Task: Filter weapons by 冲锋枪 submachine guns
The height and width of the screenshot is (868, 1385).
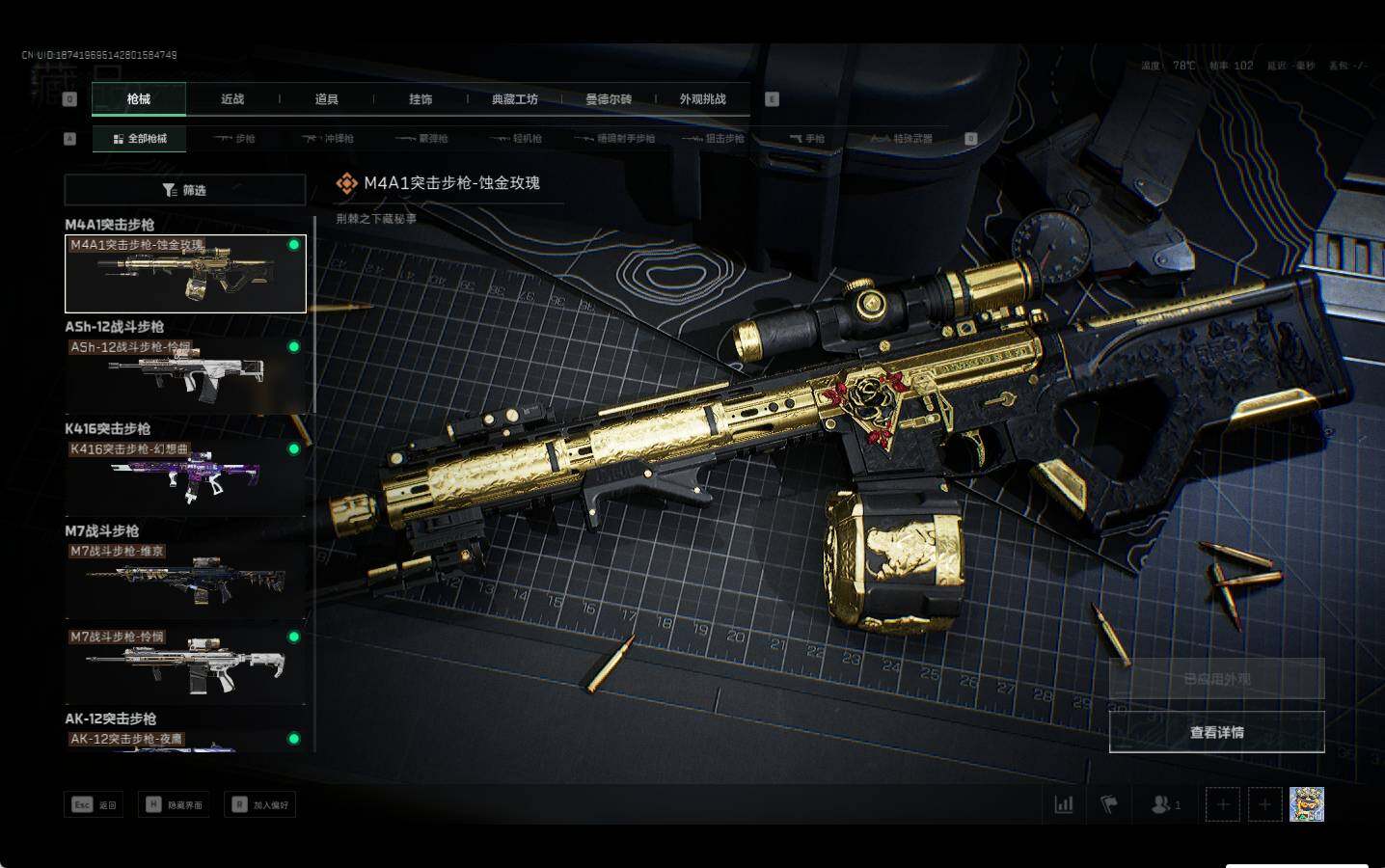Action: point(328,139)
